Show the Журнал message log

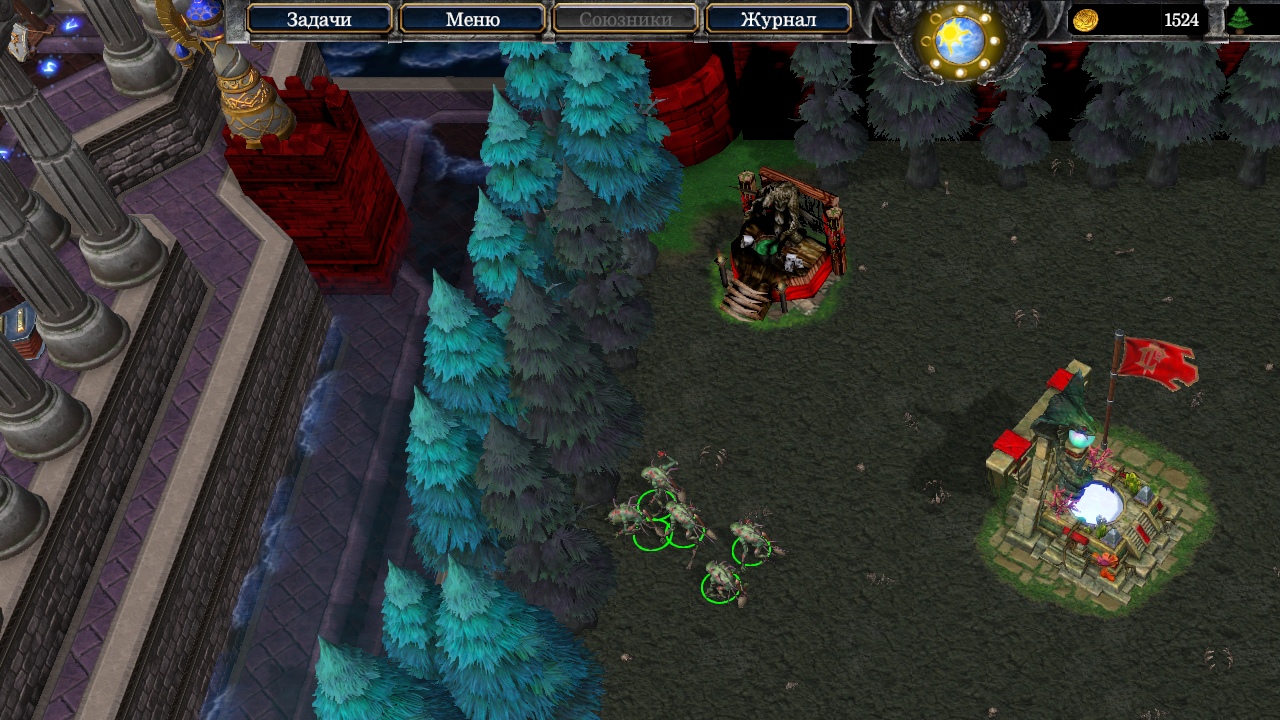point(778,19)
